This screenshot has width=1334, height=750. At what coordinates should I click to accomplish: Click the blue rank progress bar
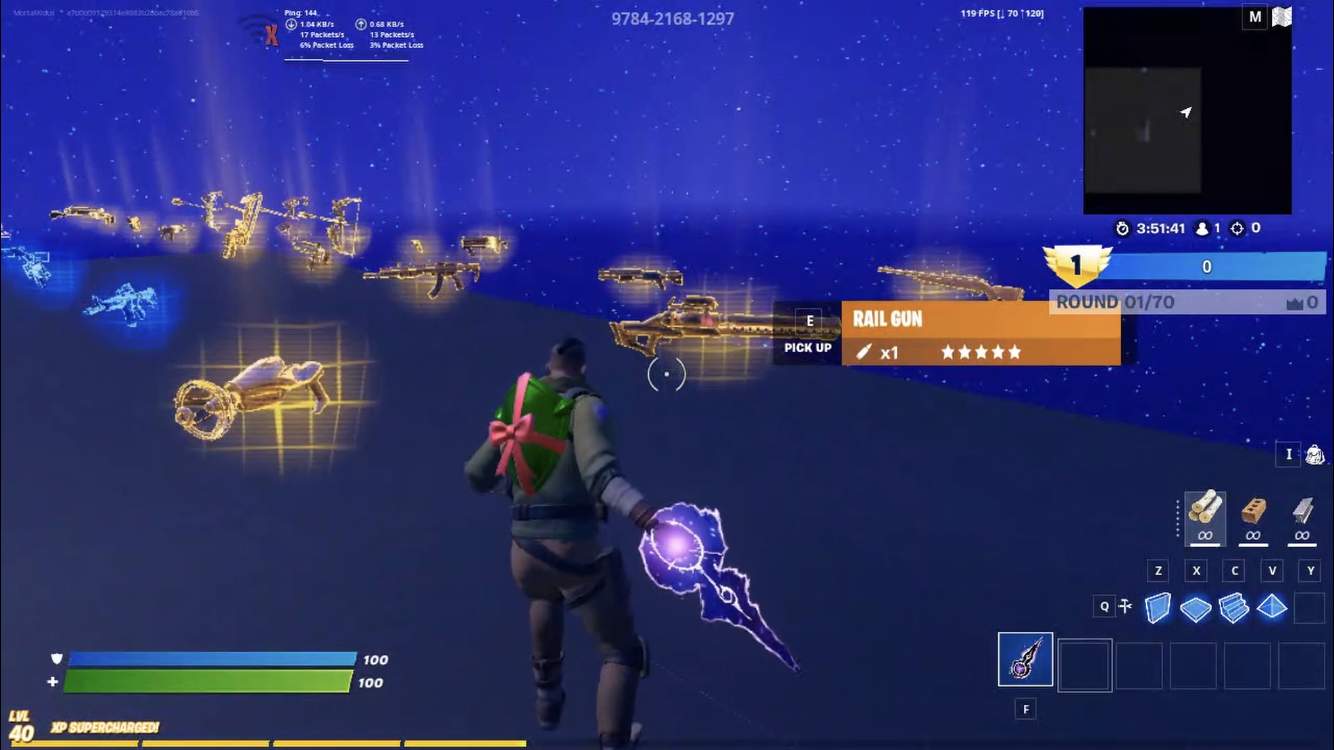tap(1206, 266)
